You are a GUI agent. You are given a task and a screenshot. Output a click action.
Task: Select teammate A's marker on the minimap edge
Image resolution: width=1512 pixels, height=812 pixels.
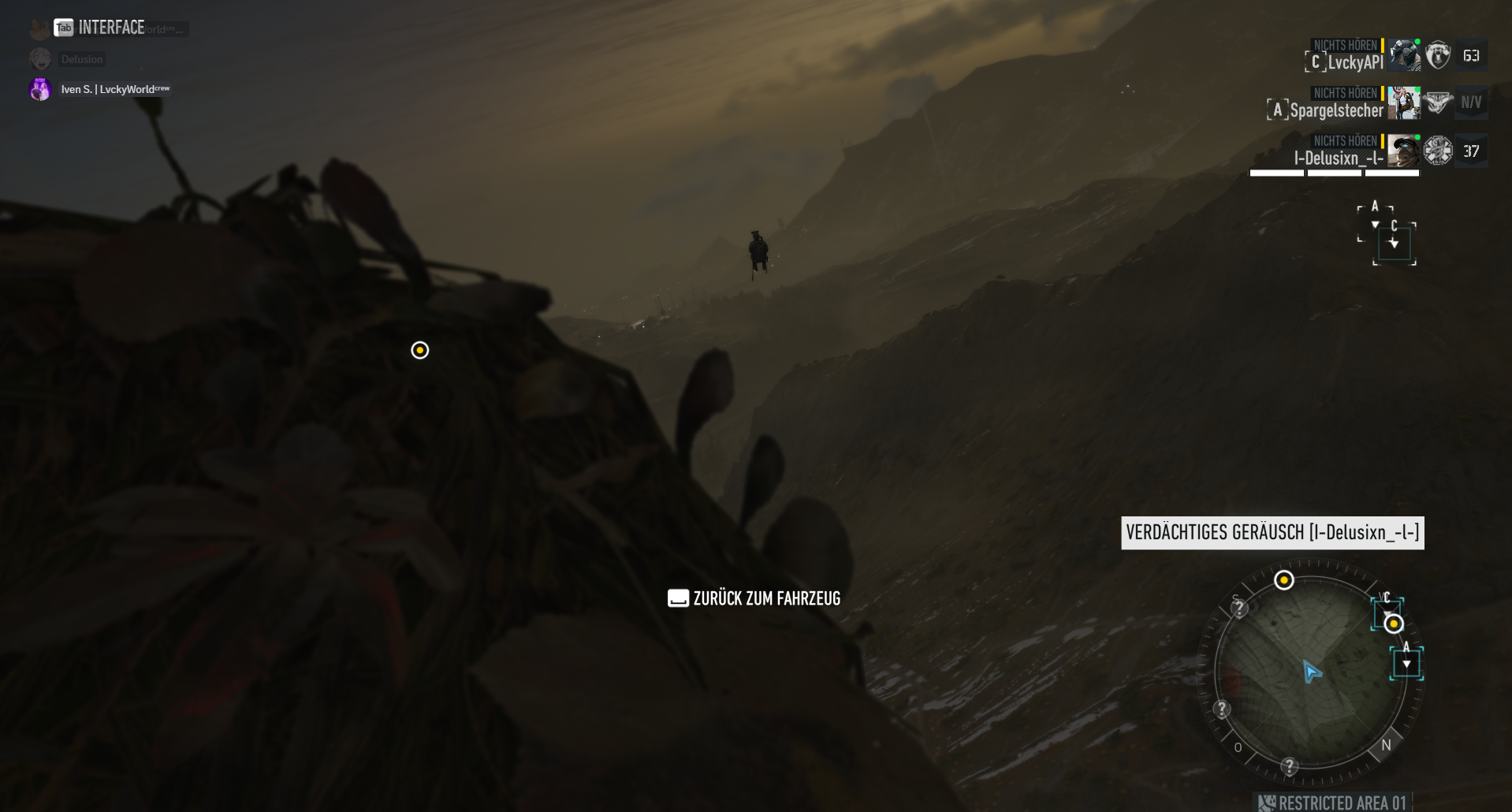(1406, 663)
